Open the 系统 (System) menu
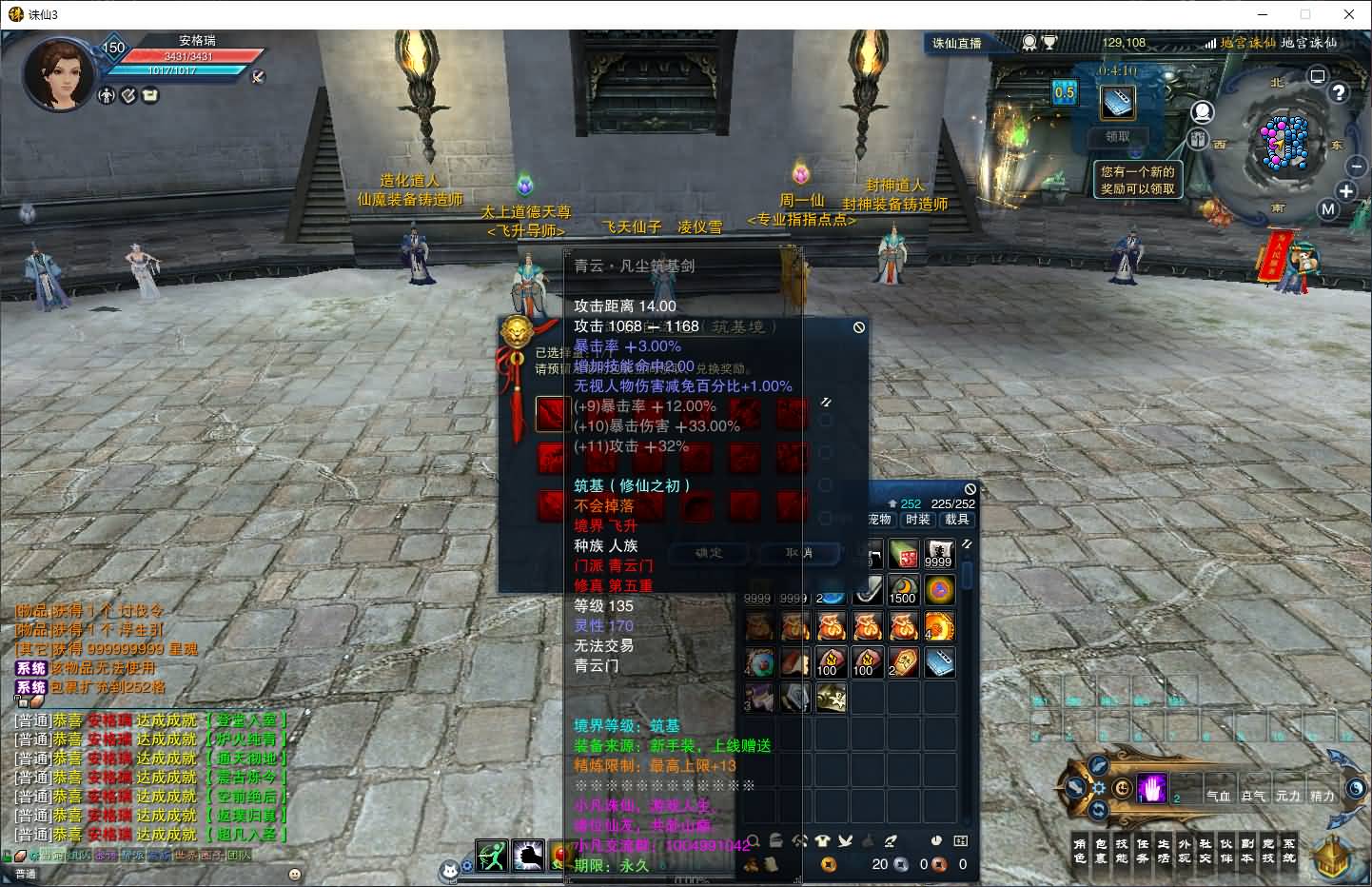The width and height of the screenshot is (1372, 887). tap(1288, 851)
